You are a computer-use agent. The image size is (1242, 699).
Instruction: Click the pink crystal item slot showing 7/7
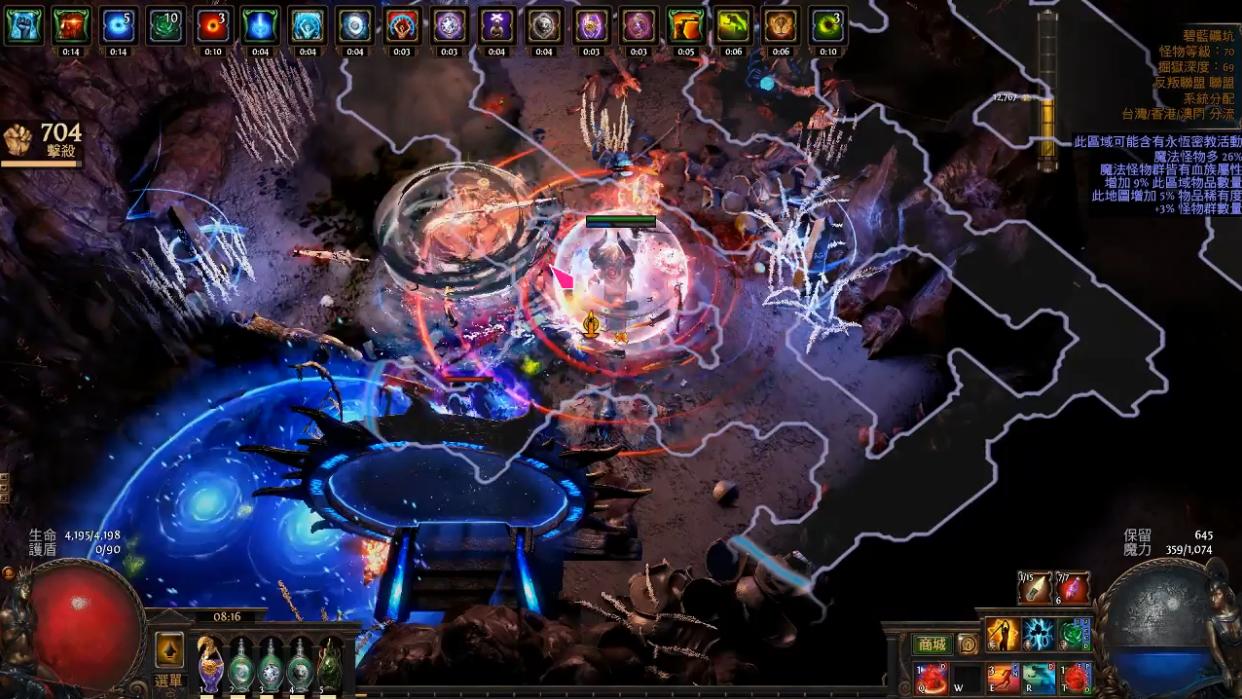pos(1072,588)
